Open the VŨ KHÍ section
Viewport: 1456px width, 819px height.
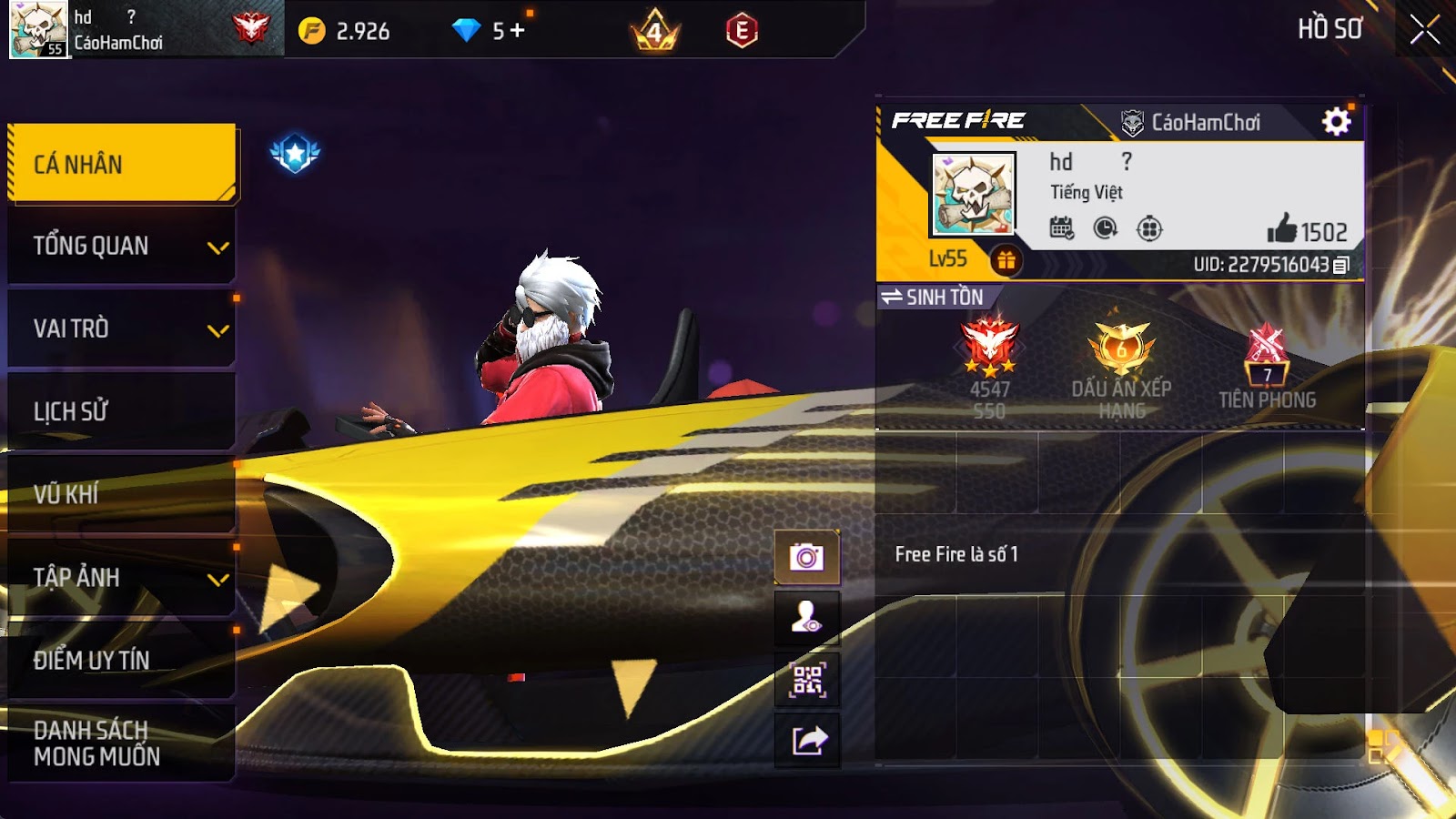[x=122, y=494]
